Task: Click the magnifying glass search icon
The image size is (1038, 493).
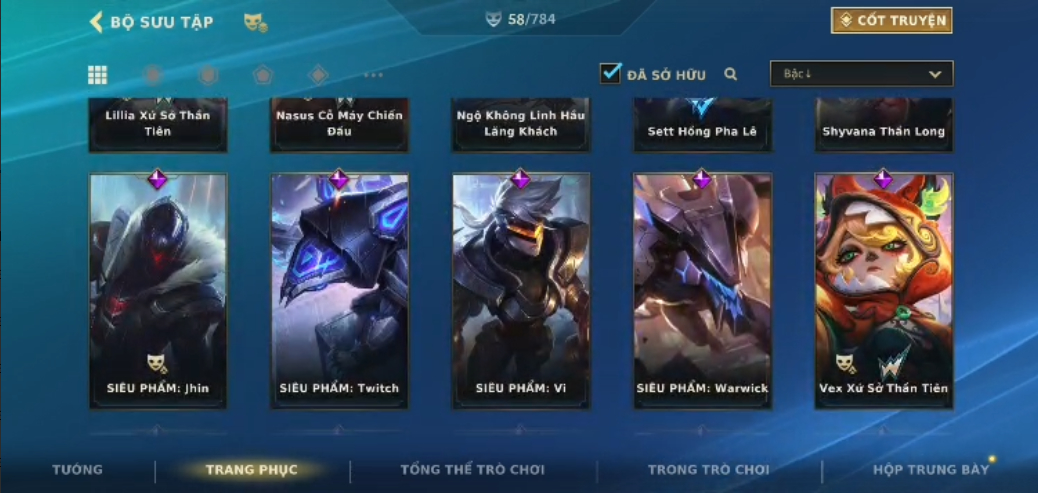Action: [731, 74]
